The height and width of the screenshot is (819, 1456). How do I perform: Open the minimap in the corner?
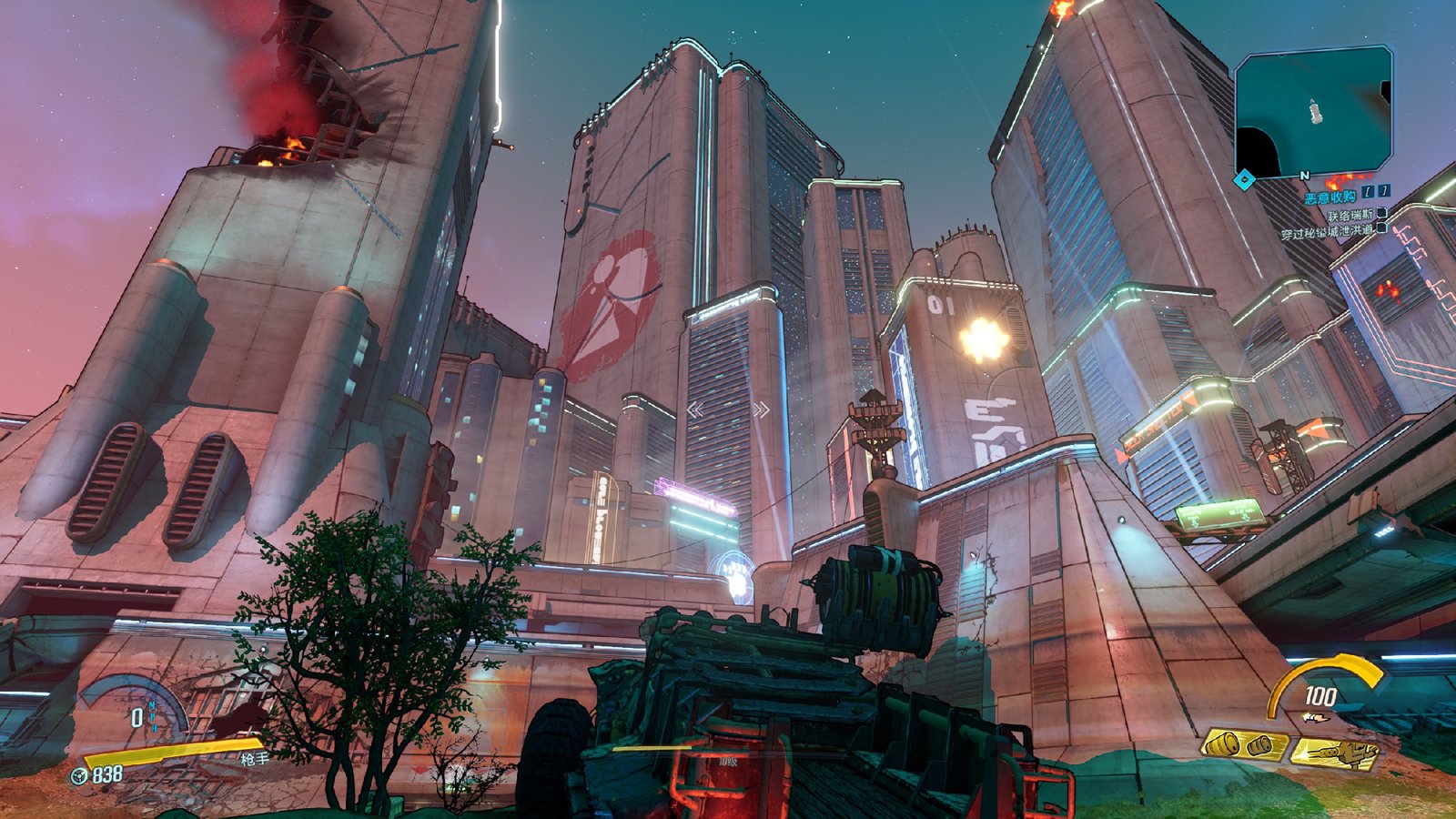pos(1312,111)
